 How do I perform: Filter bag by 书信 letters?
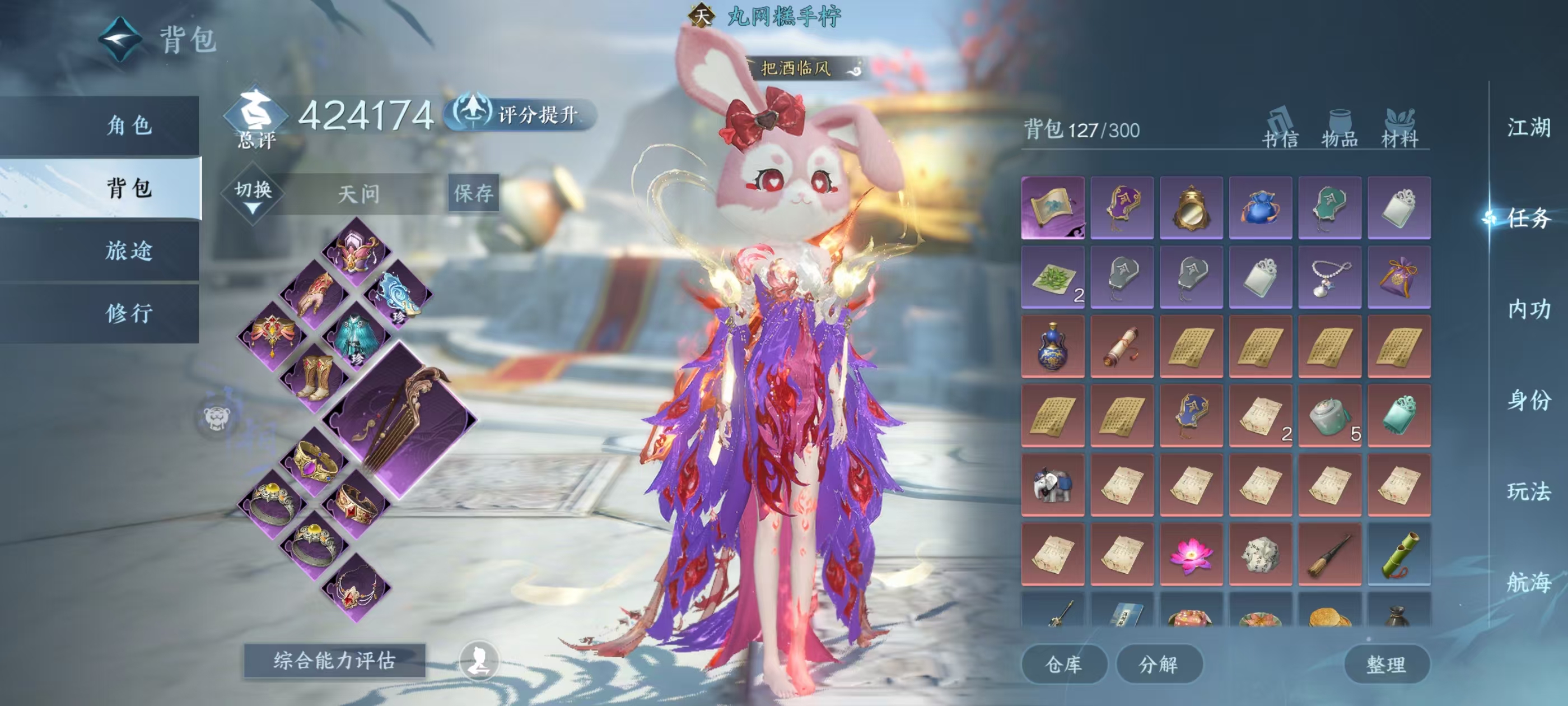point(1280,128)
